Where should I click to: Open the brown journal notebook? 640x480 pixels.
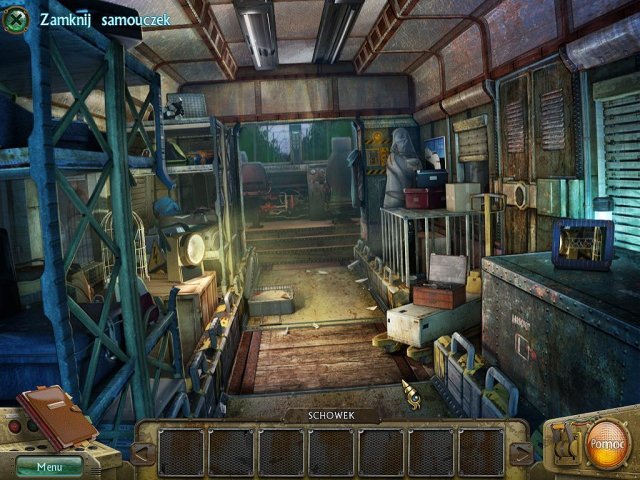[x=55, y=415]
